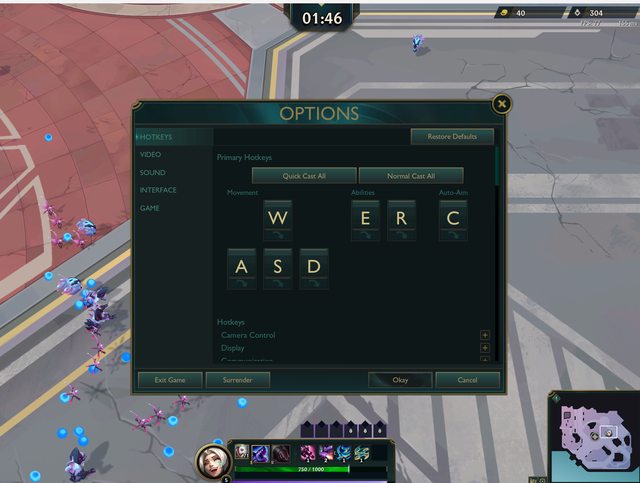This screenshot has height=483, width=640.
Task: Switch to the Video settings tab
Action: pyautogui.click(x=151, y=155)
